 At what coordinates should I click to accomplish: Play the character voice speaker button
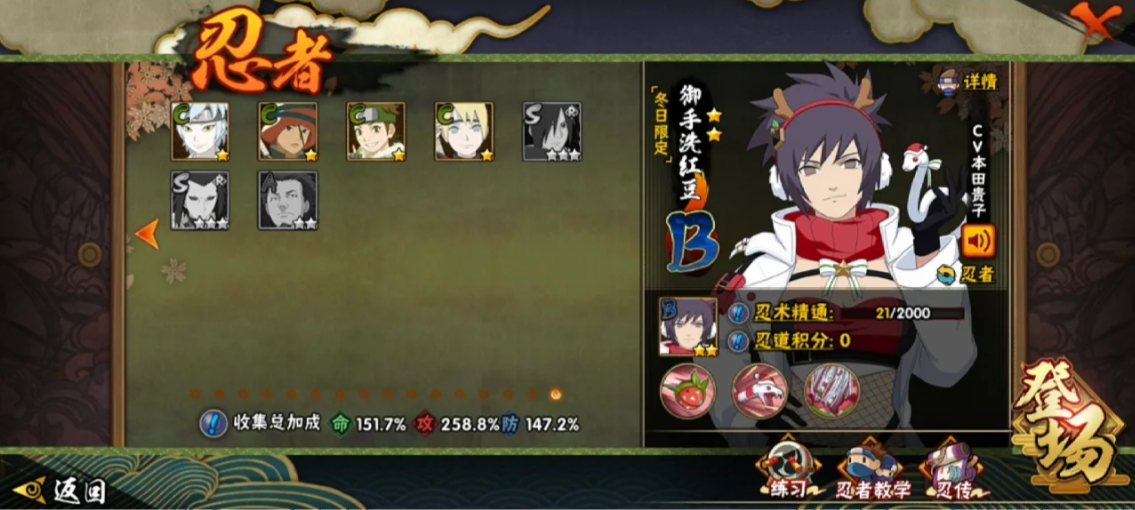pos(978,241)
